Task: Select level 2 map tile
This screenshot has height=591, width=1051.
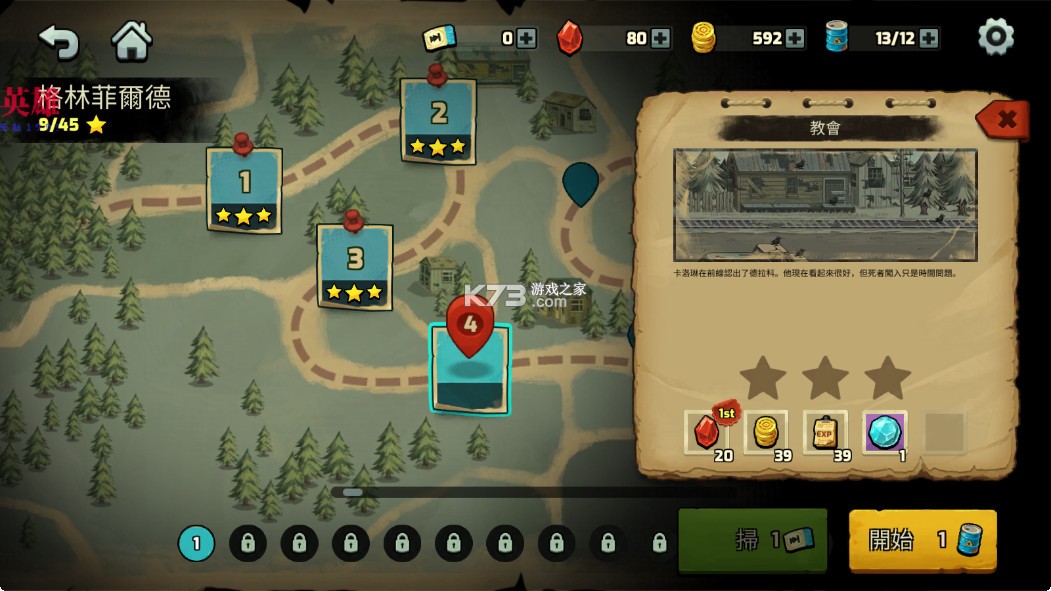Action: click(438, 120)
